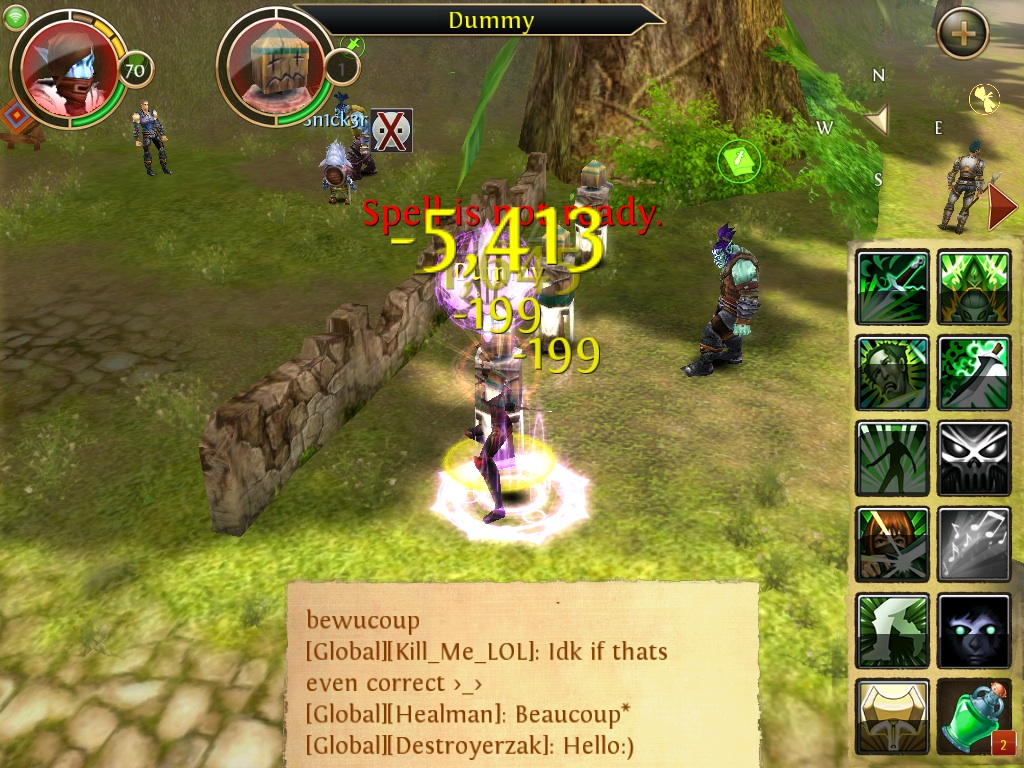Tap the green Wi-Fi connection indicator
Screen dimensions: 1024x768
point(16,16)
